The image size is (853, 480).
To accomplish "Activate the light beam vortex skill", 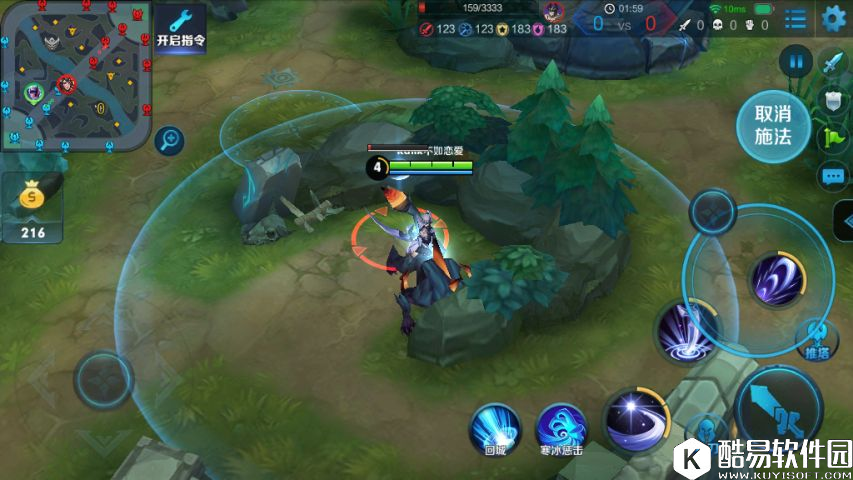I will [687, 332].
